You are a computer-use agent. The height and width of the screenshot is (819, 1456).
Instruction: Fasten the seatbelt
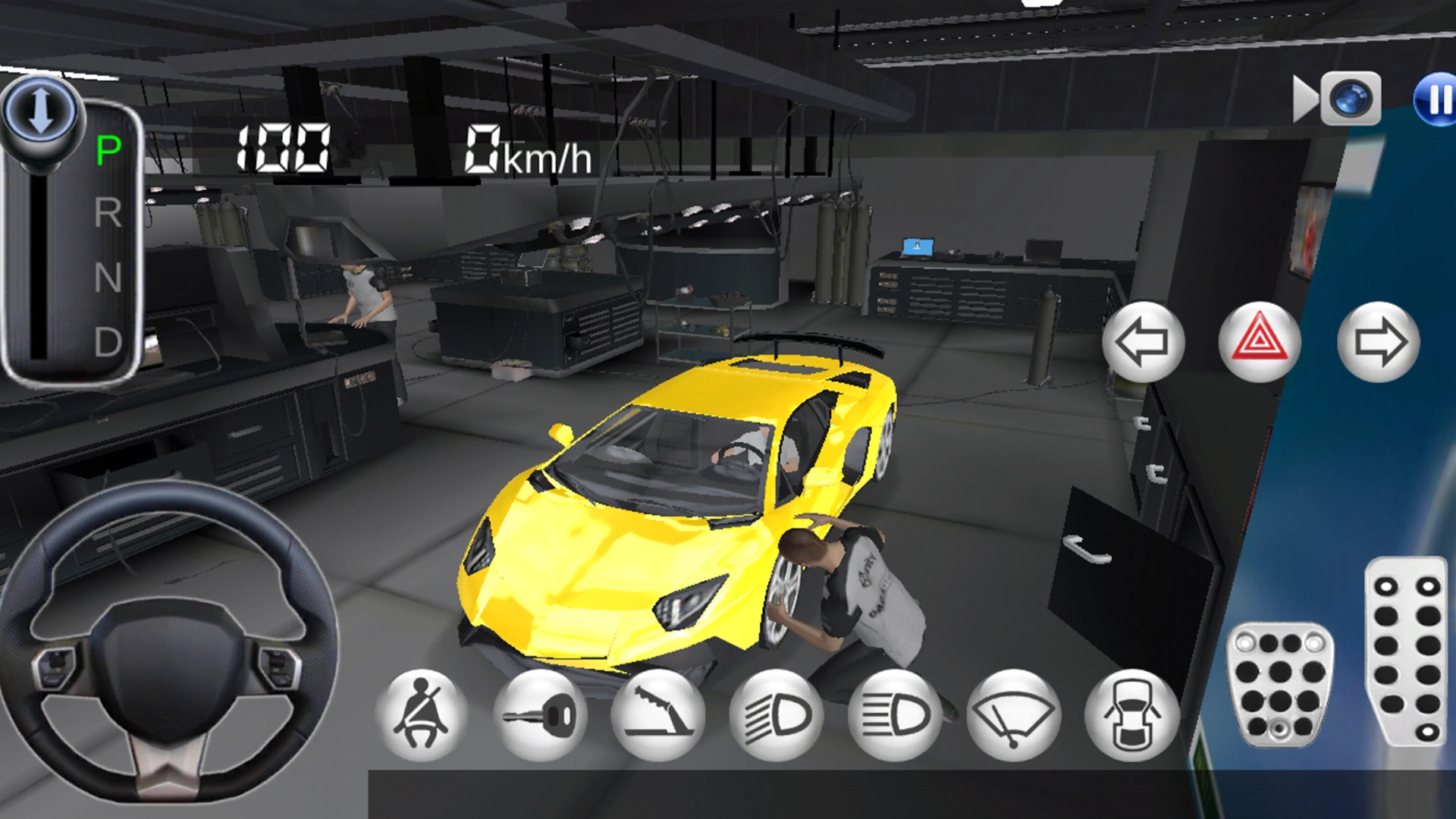tap(422, 715)
